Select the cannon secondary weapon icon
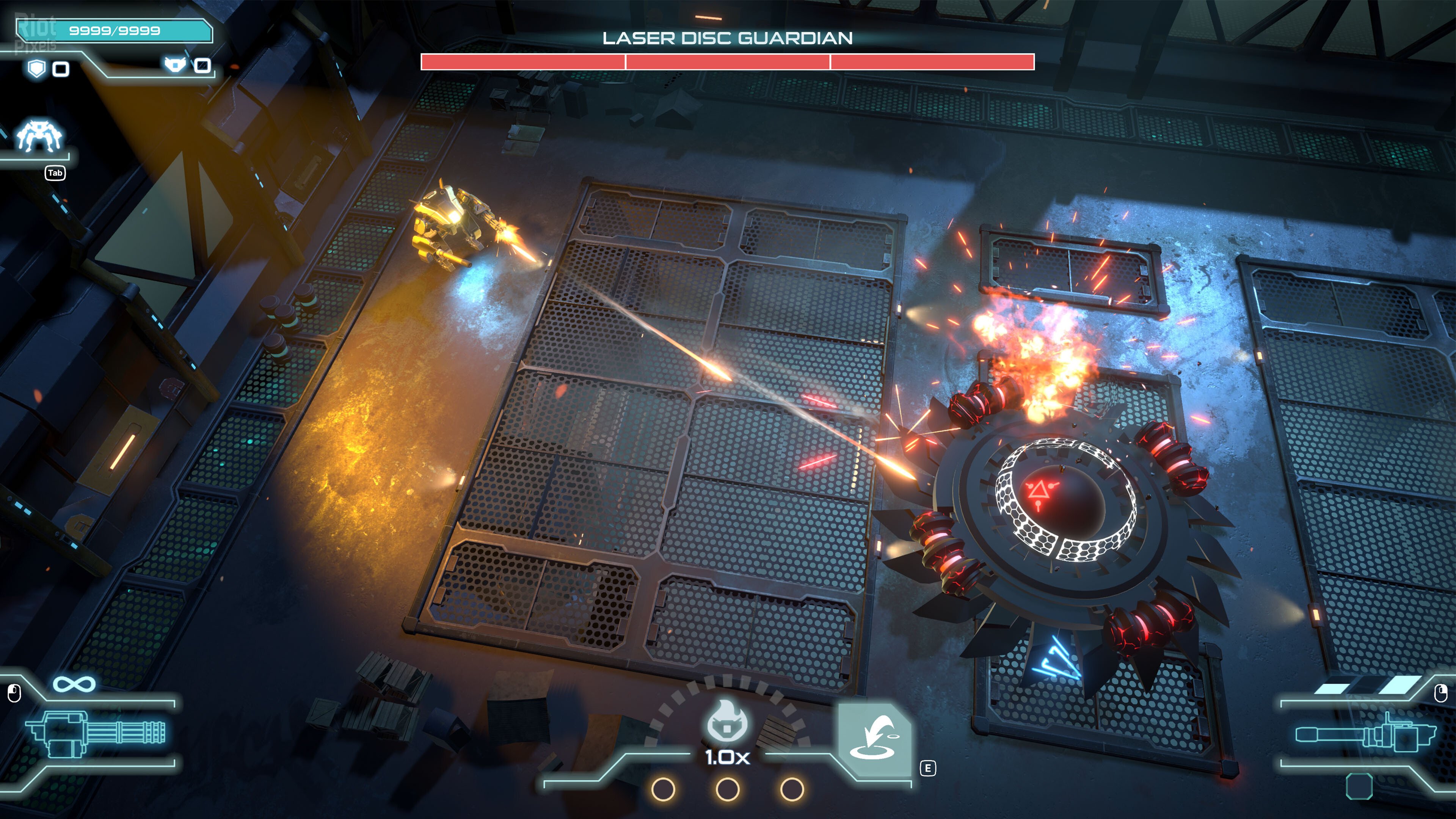This screenshot has width=1456, height=819. click(x=1365, y=734)
